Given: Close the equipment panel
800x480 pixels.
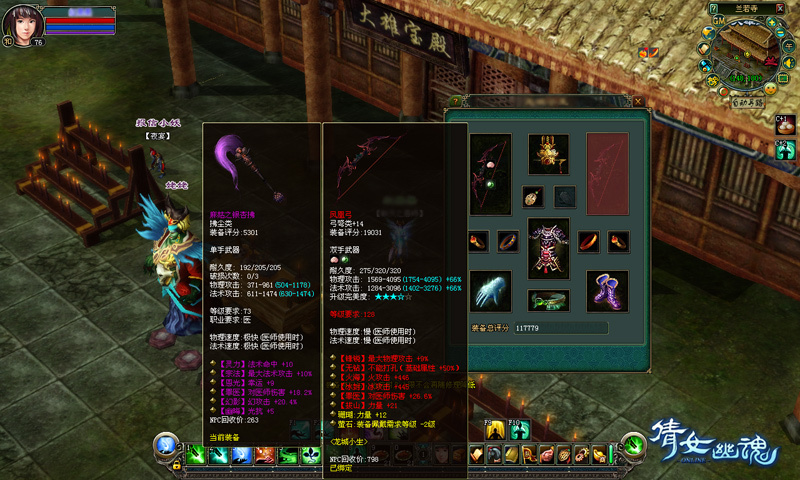Looking at the screenshot, I should [x=638, y=101].
